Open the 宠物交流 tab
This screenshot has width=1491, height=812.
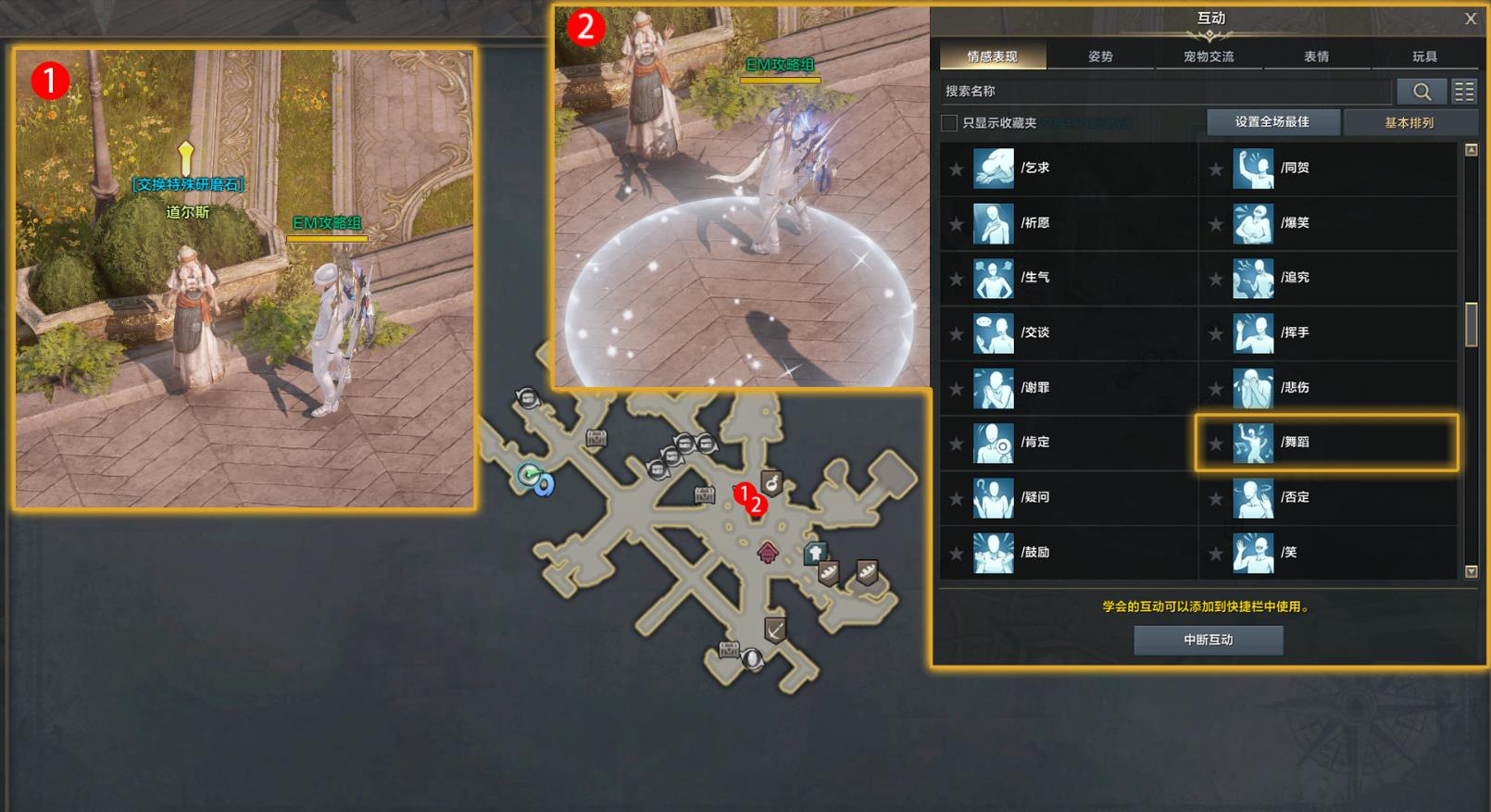point(1209,56)
